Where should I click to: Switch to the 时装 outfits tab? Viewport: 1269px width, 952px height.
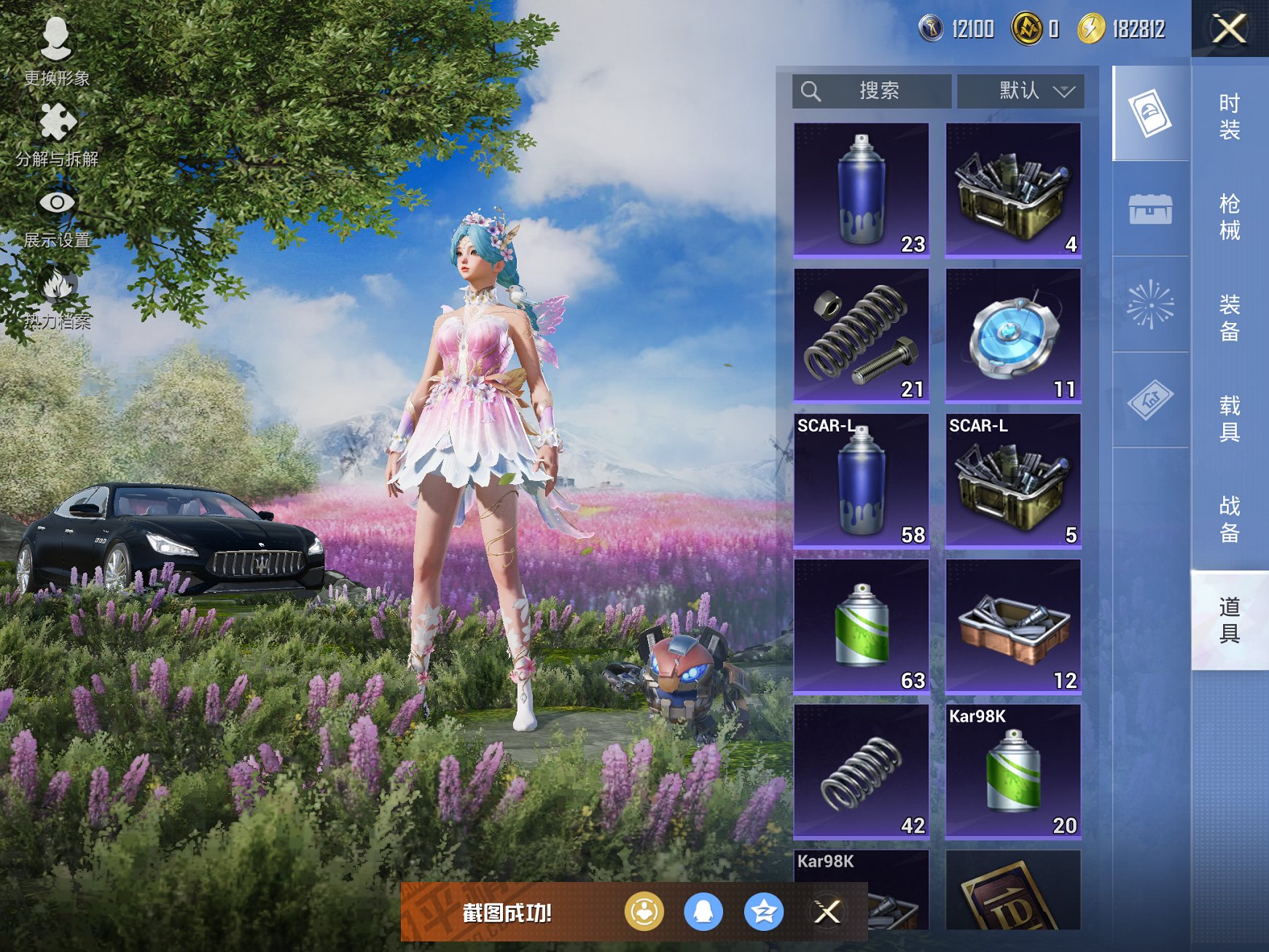1229,117
